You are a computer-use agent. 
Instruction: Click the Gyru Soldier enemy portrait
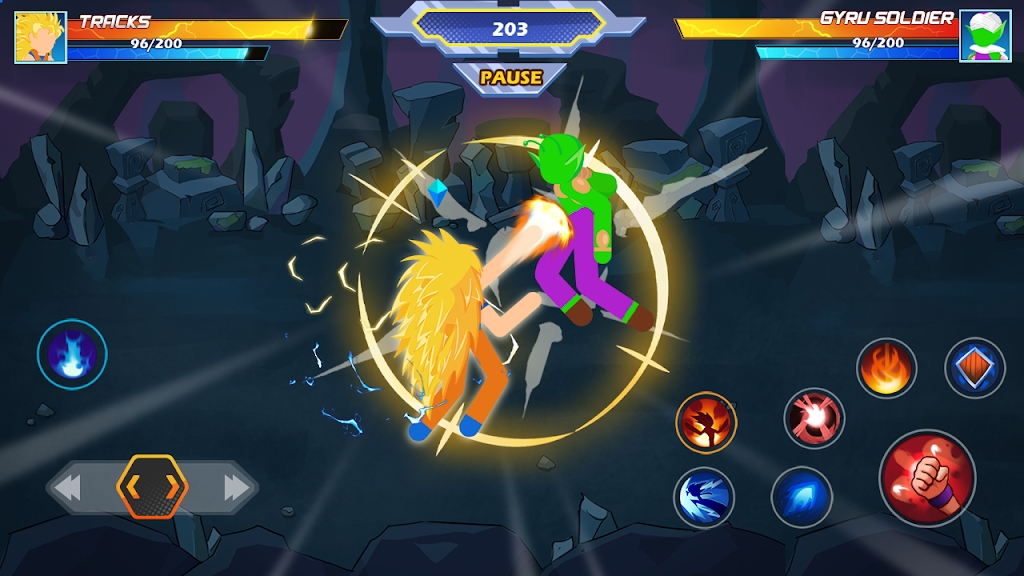coord(985,37)
